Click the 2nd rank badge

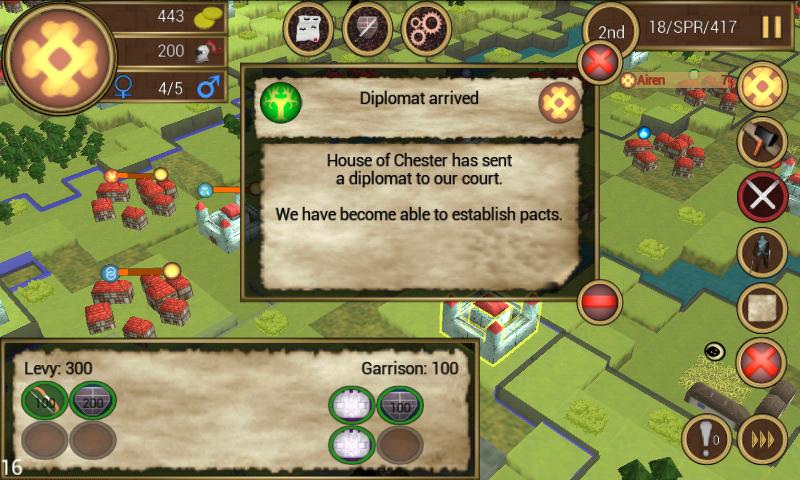(x=611, y=31)
